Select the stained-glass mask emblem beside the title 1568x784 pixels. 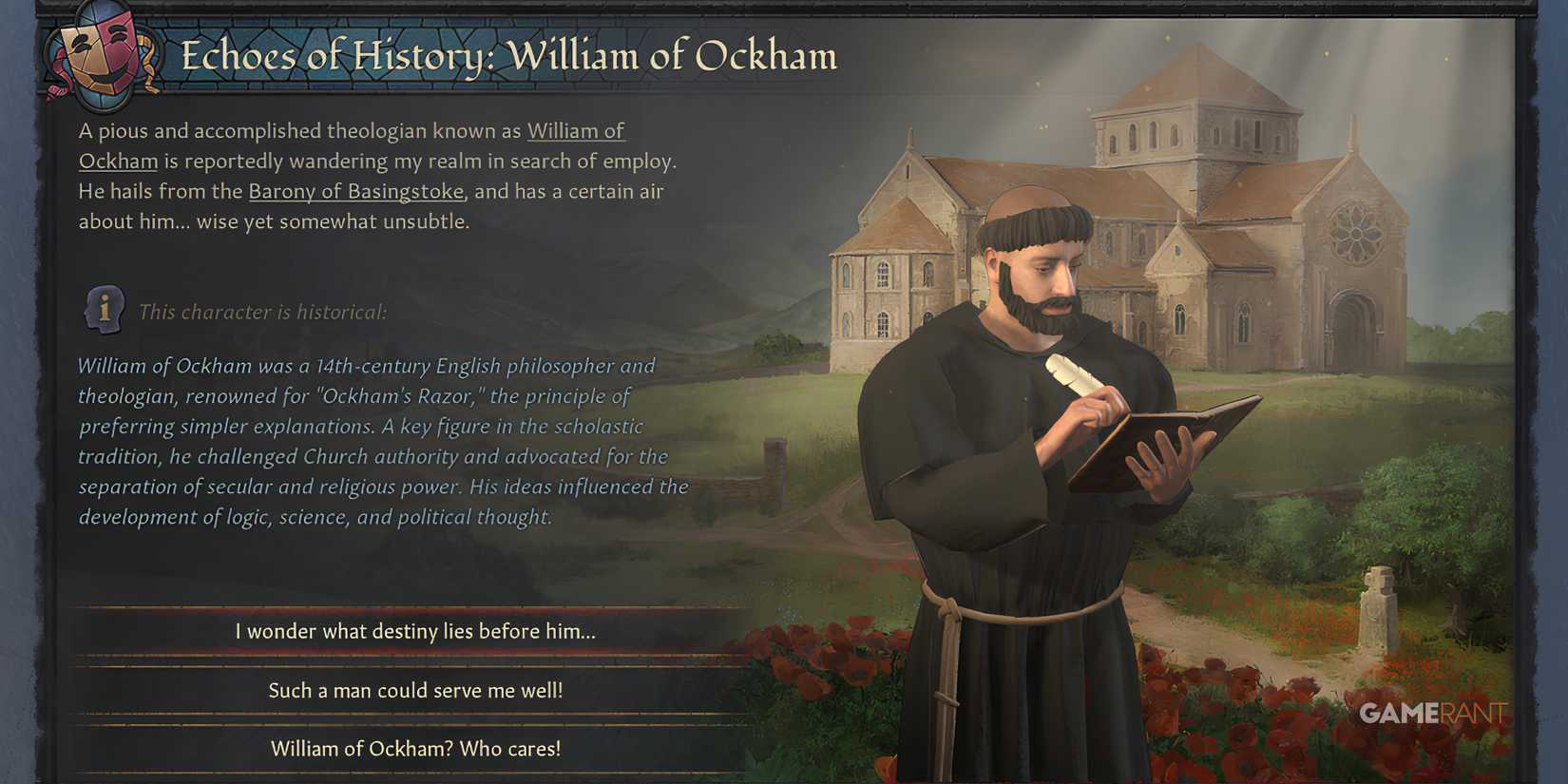point(100,59)
